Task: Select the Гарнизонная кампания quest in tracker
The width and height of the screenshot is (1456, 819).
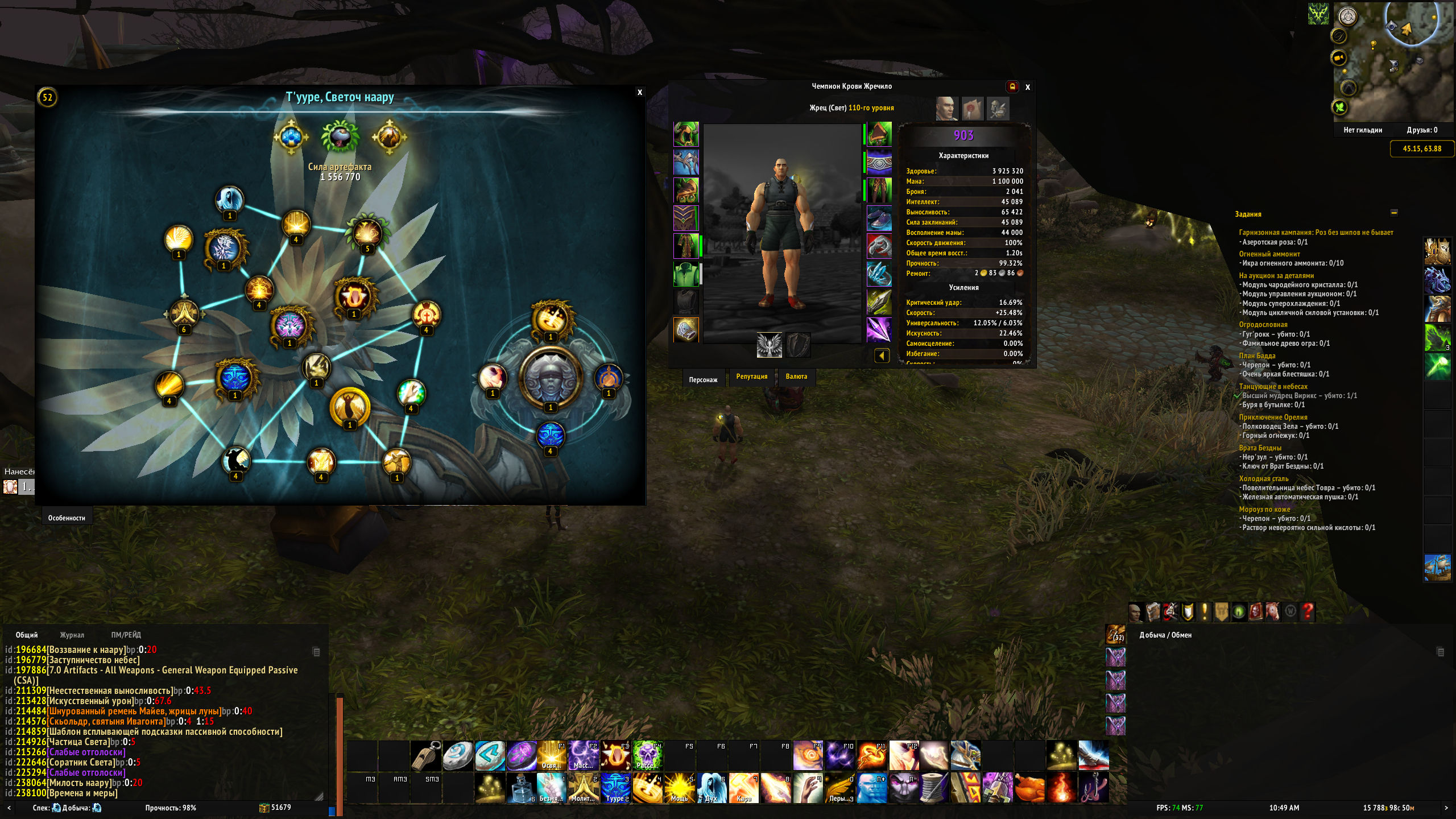Action: (x=1316, y=232)
